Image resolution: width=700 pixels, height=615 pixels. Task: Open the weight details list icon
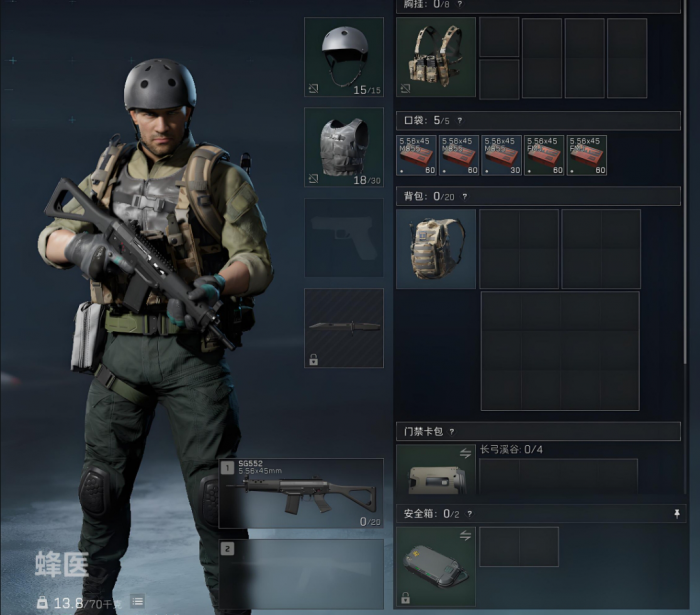click(x=137, y=601)
